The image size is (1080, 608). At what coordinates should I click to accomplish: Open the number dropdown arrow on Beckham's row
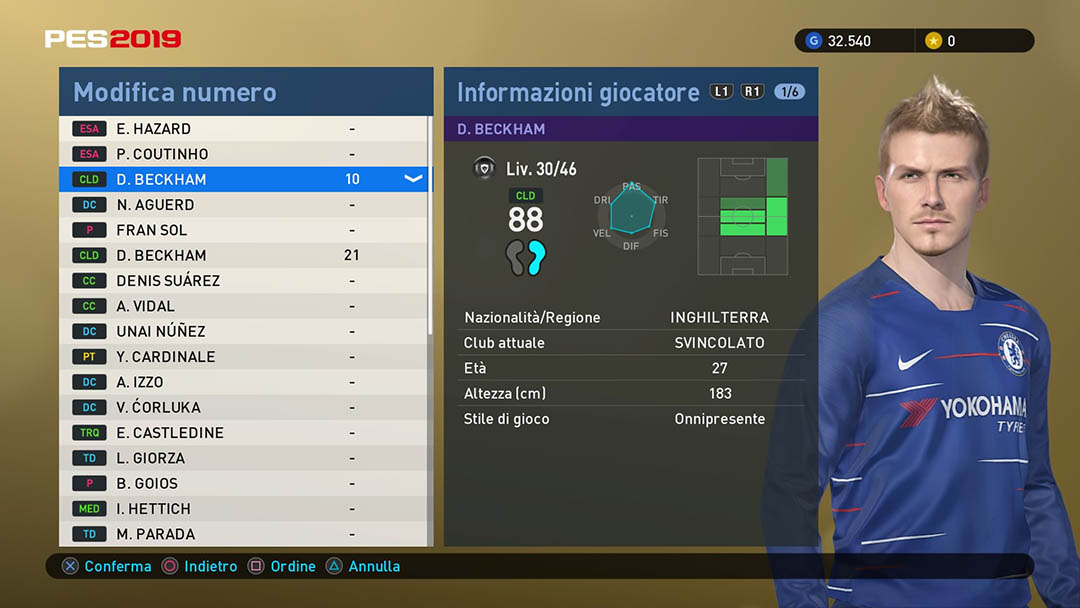(413, 179)
